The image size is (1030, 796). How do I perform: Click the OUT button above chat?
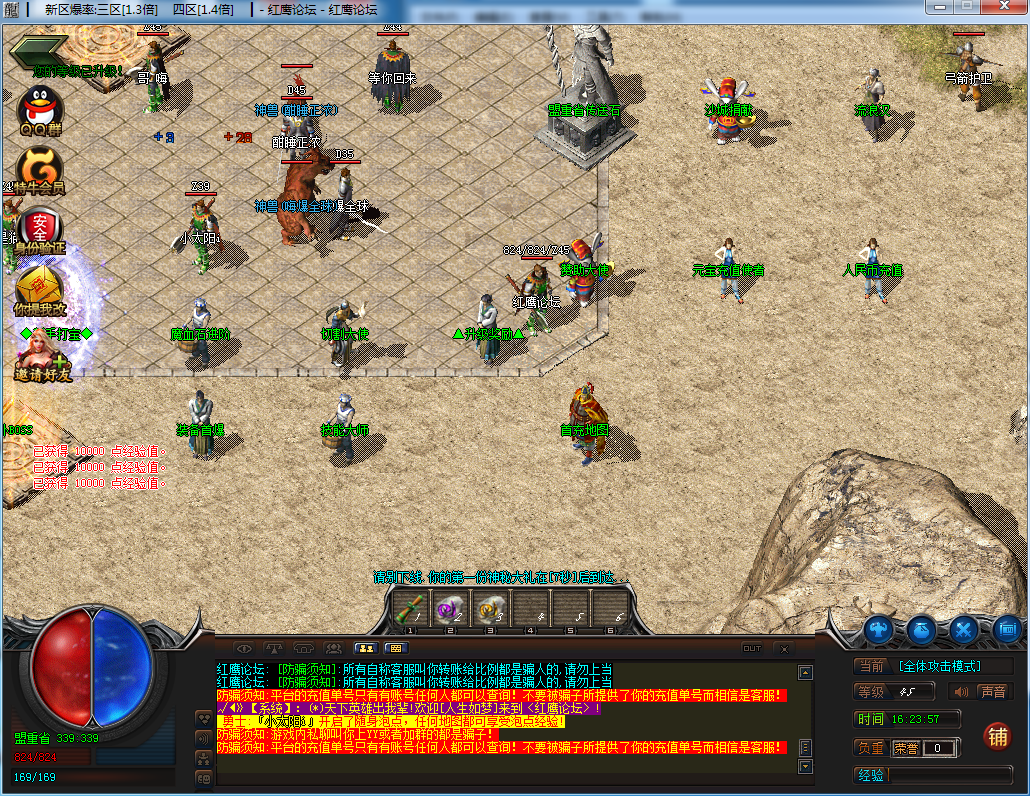click(751, 648)
